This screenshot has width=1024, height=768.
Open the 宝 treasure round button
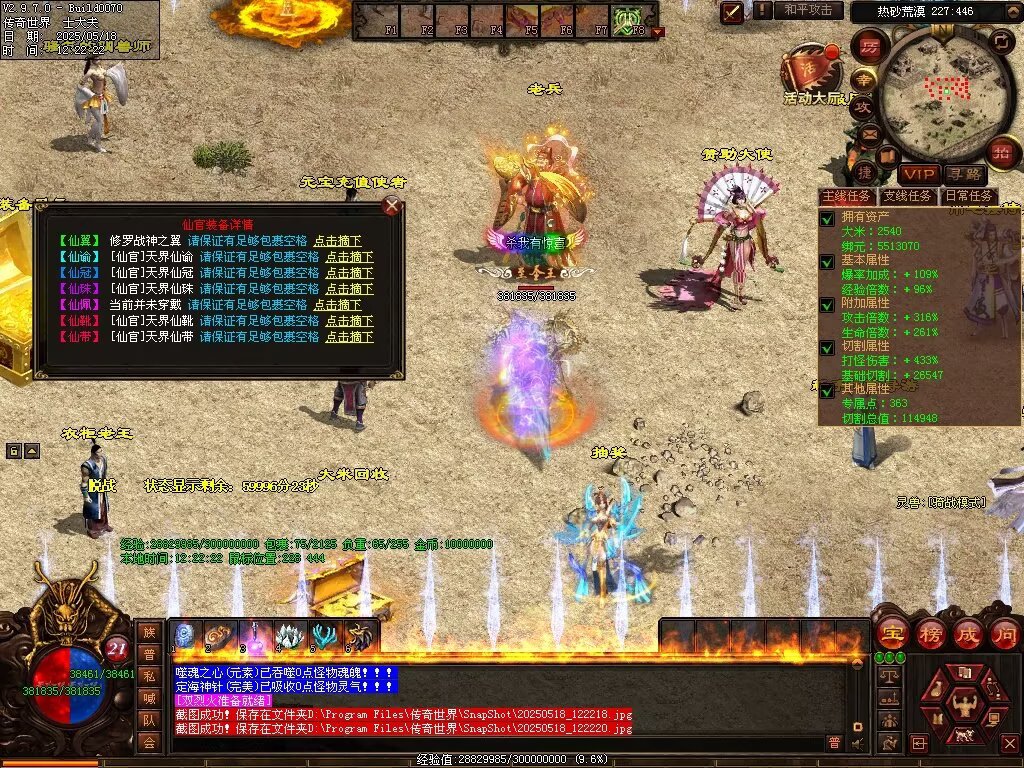coord(890,633)
